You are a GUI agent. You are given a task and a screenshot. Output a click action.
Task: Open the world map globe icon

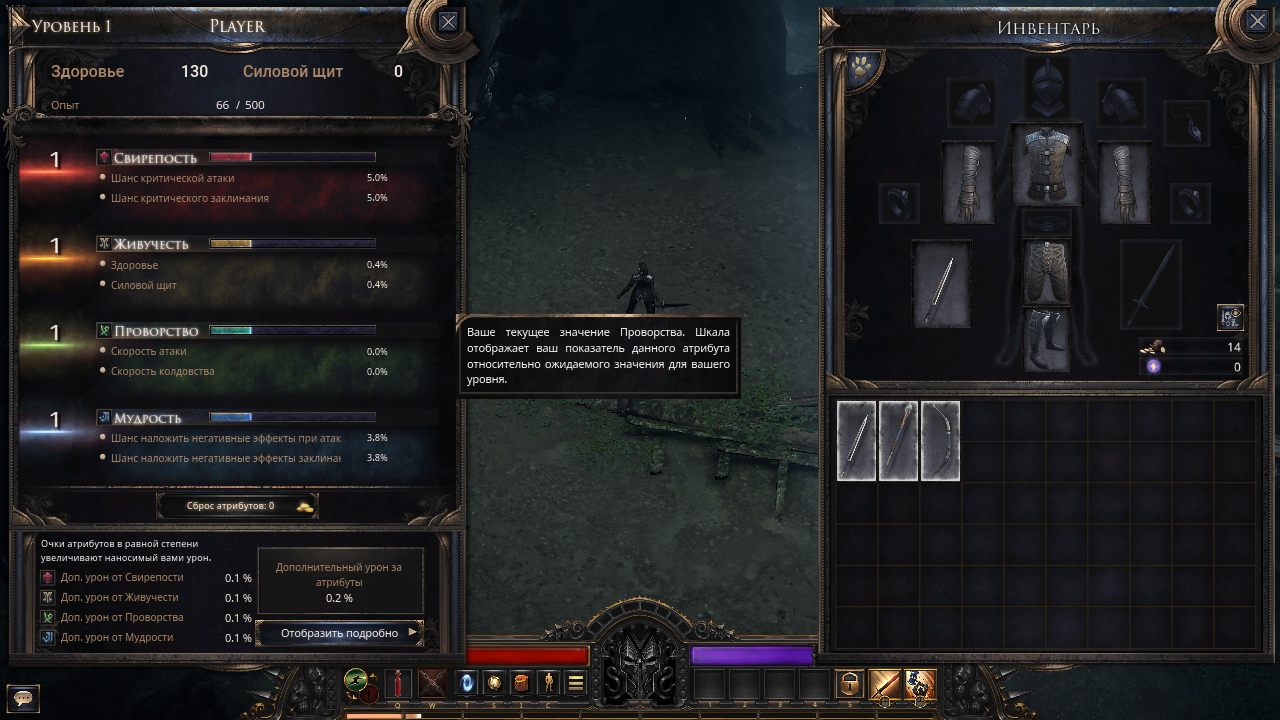click(494, 683)
